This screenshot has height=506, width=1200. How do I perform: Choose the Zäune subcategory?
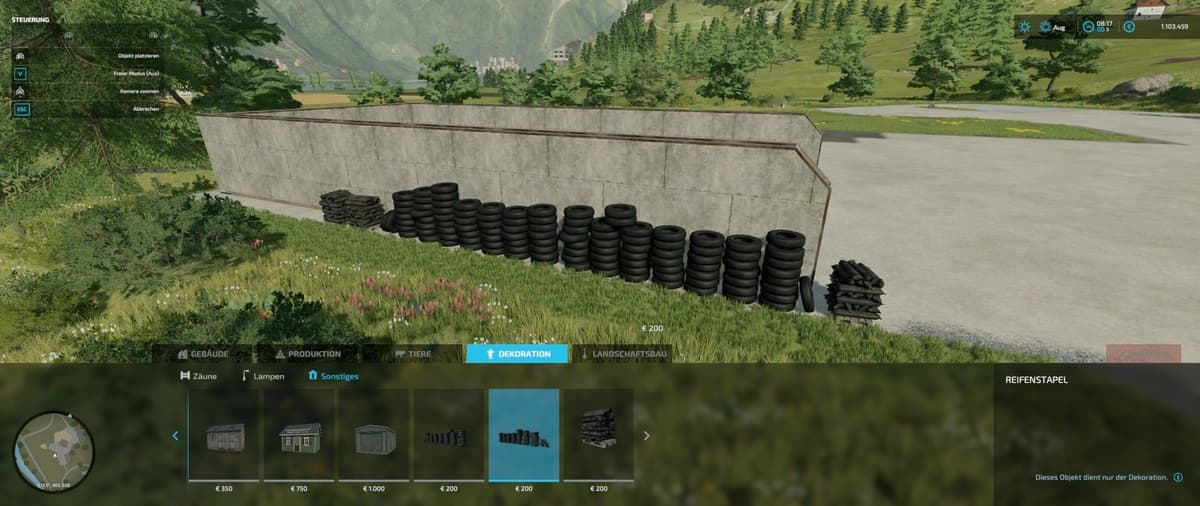pyautogui.click(x=198, y=376)
